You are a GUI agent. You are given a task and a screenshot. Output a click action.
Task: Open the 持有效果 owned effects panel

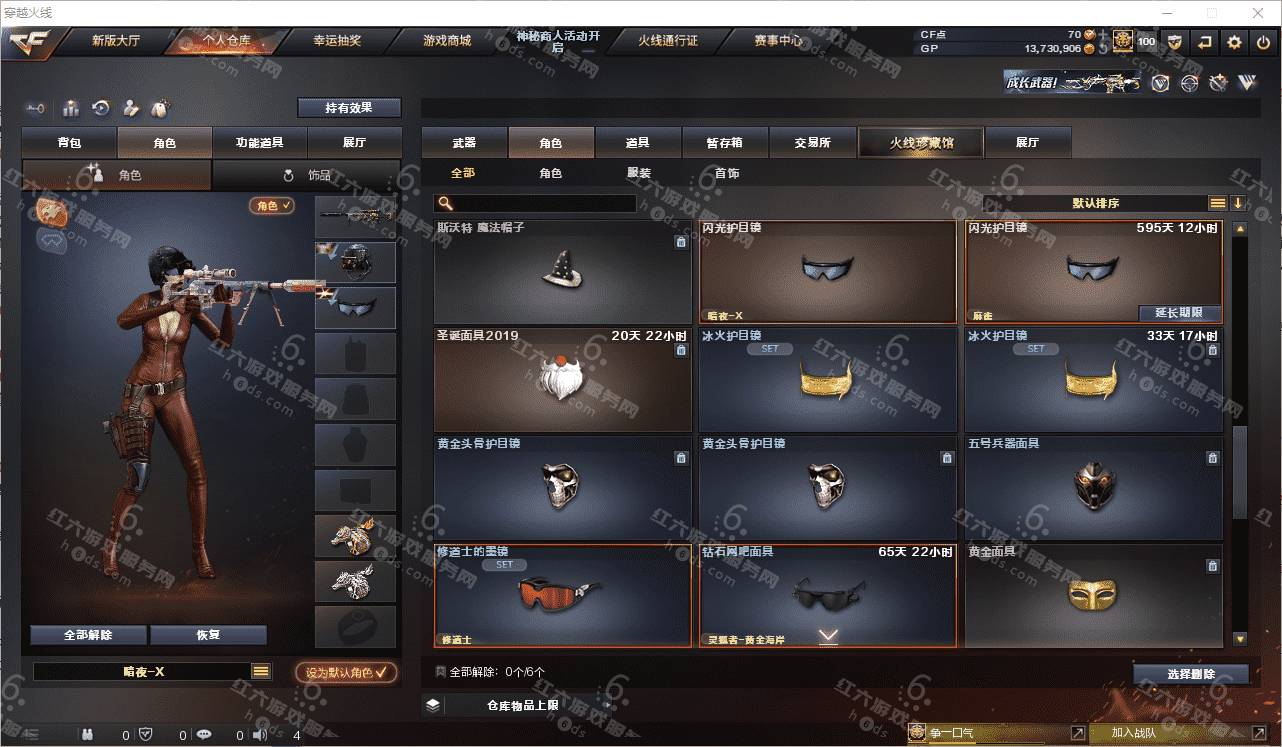348,108
